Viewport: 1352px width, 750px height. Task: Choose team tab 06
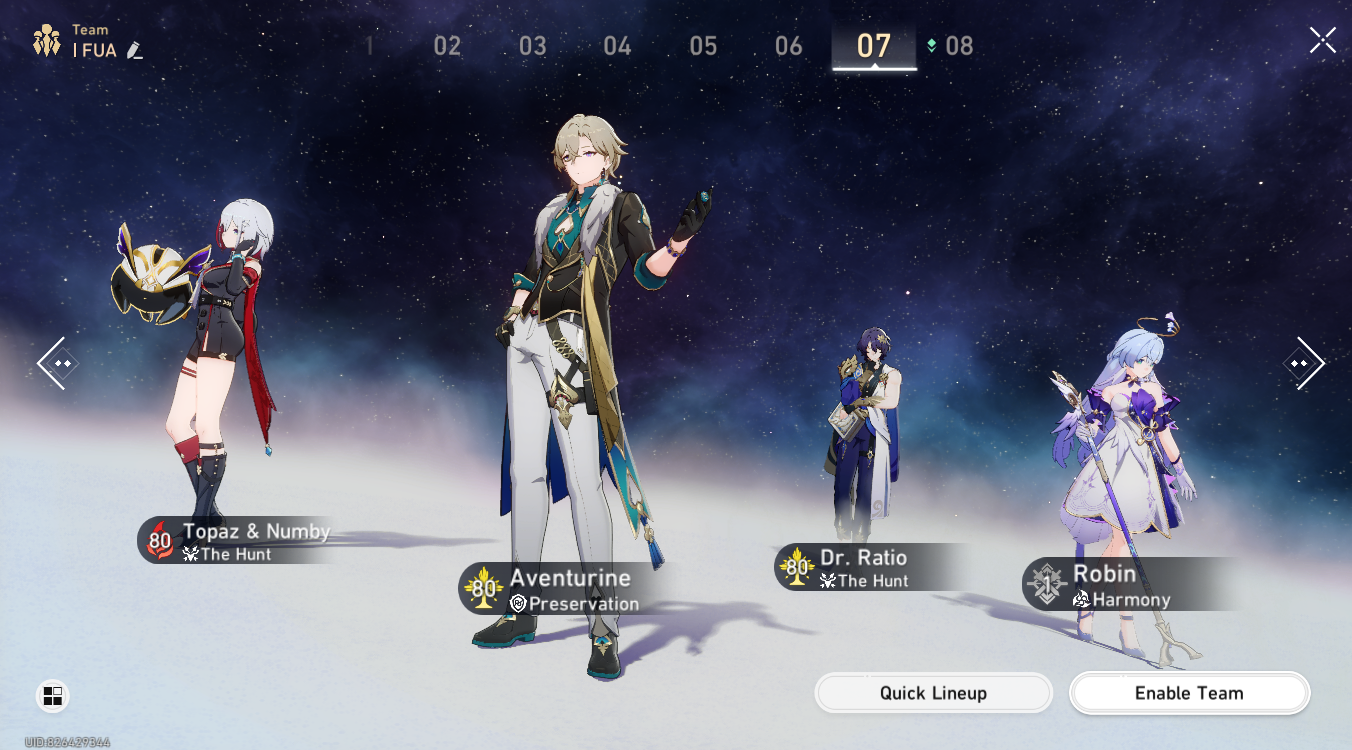pos(789,46)
